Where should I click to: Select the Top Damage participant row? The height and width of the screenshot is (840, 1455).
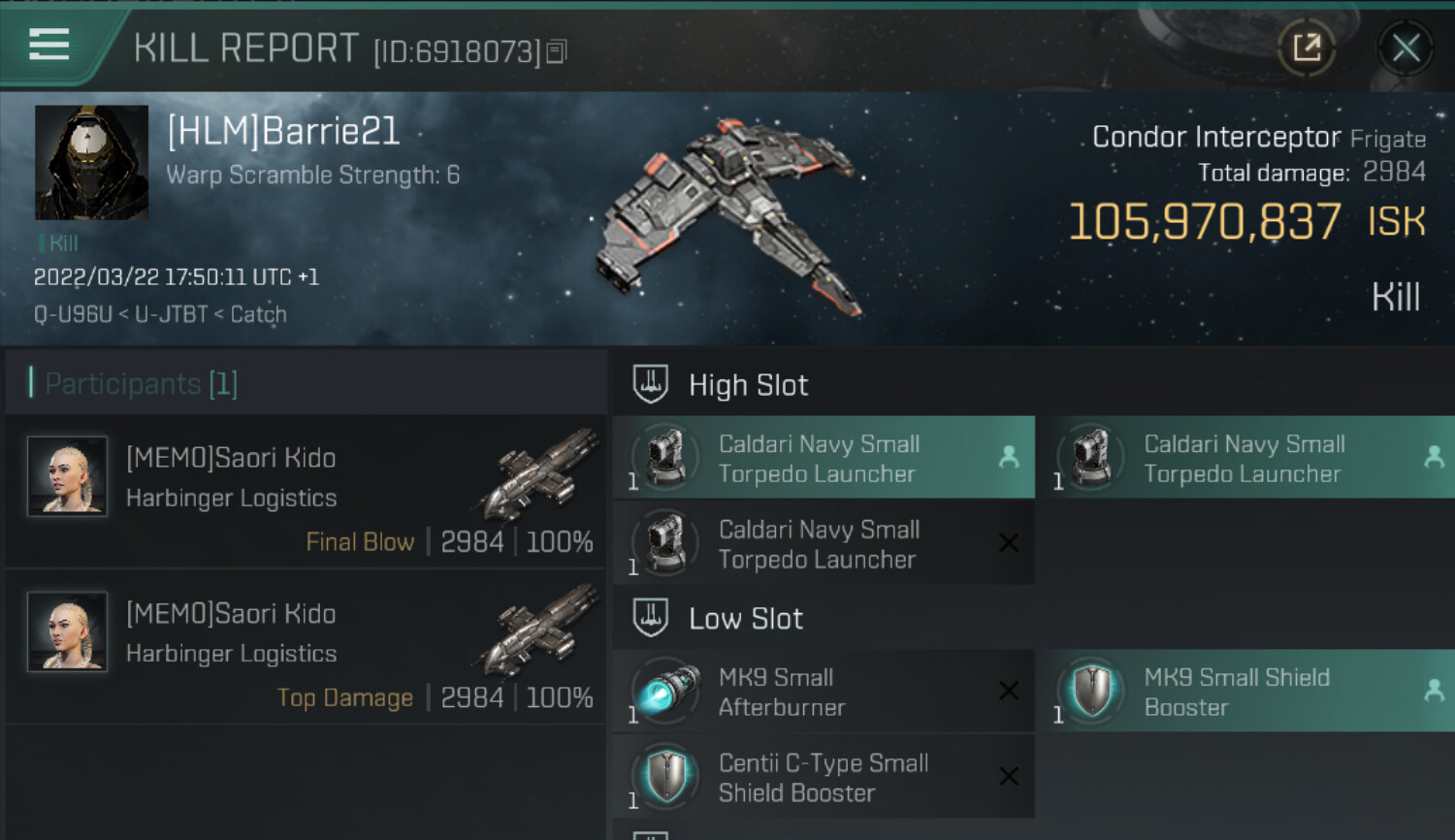306,649
